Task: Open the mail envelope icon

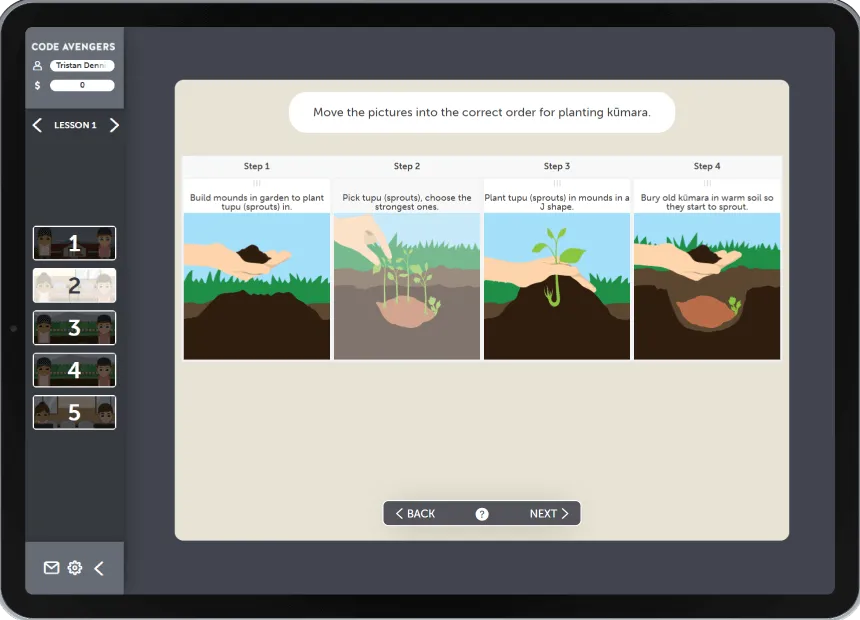Action: coord(51,568)
